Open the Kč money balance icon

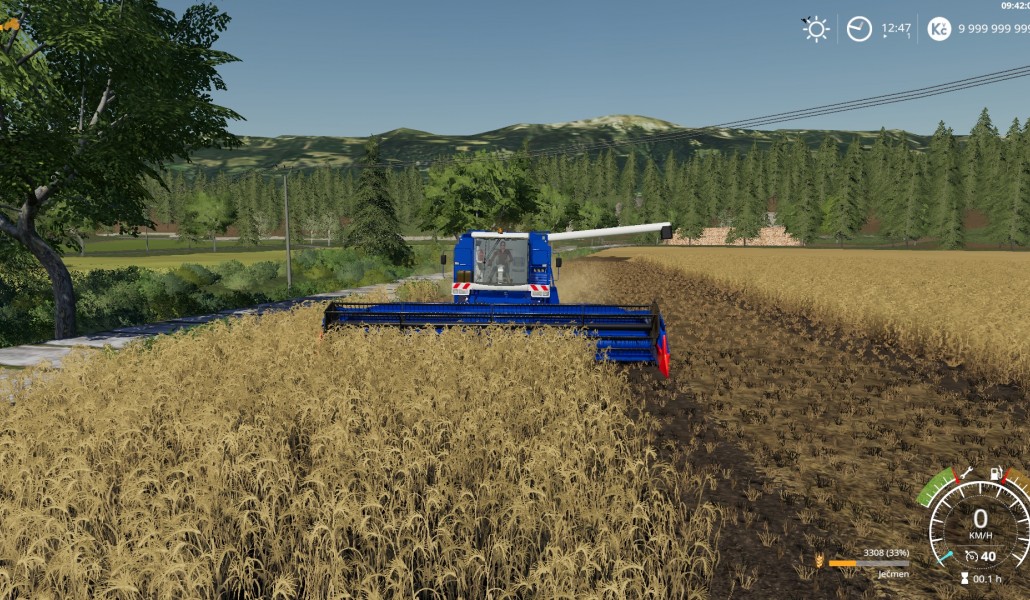click(939, 29)
